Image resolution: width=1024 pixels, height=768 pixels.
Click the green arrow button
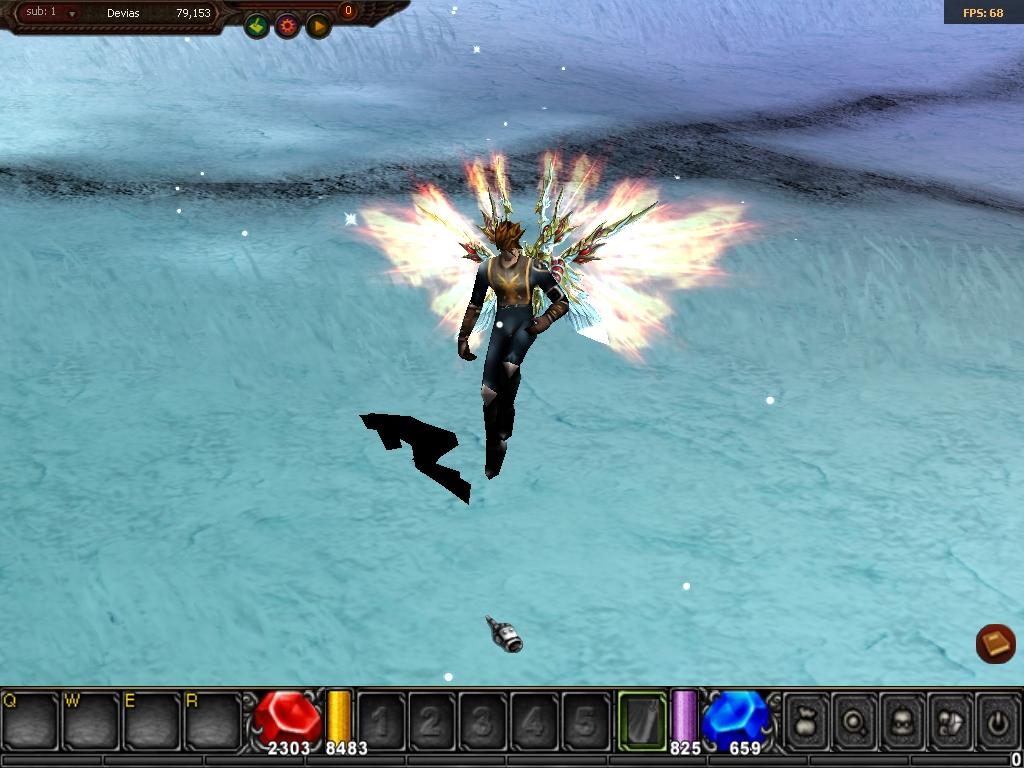[x=257, y=27]
